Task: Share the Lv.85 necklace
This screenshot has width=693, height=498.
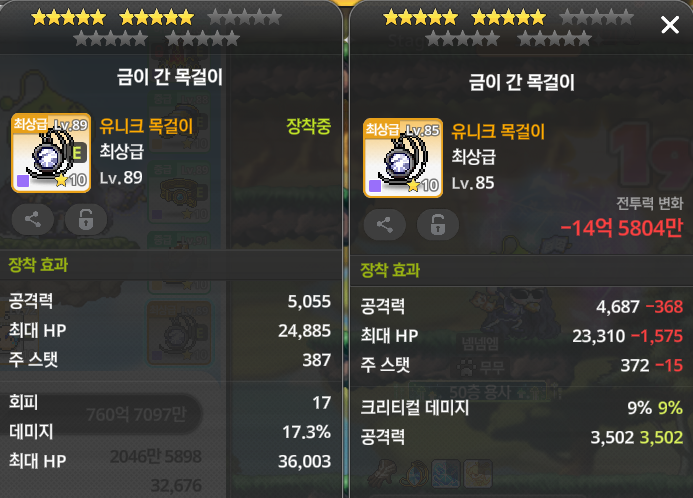Action: [385, 225]
